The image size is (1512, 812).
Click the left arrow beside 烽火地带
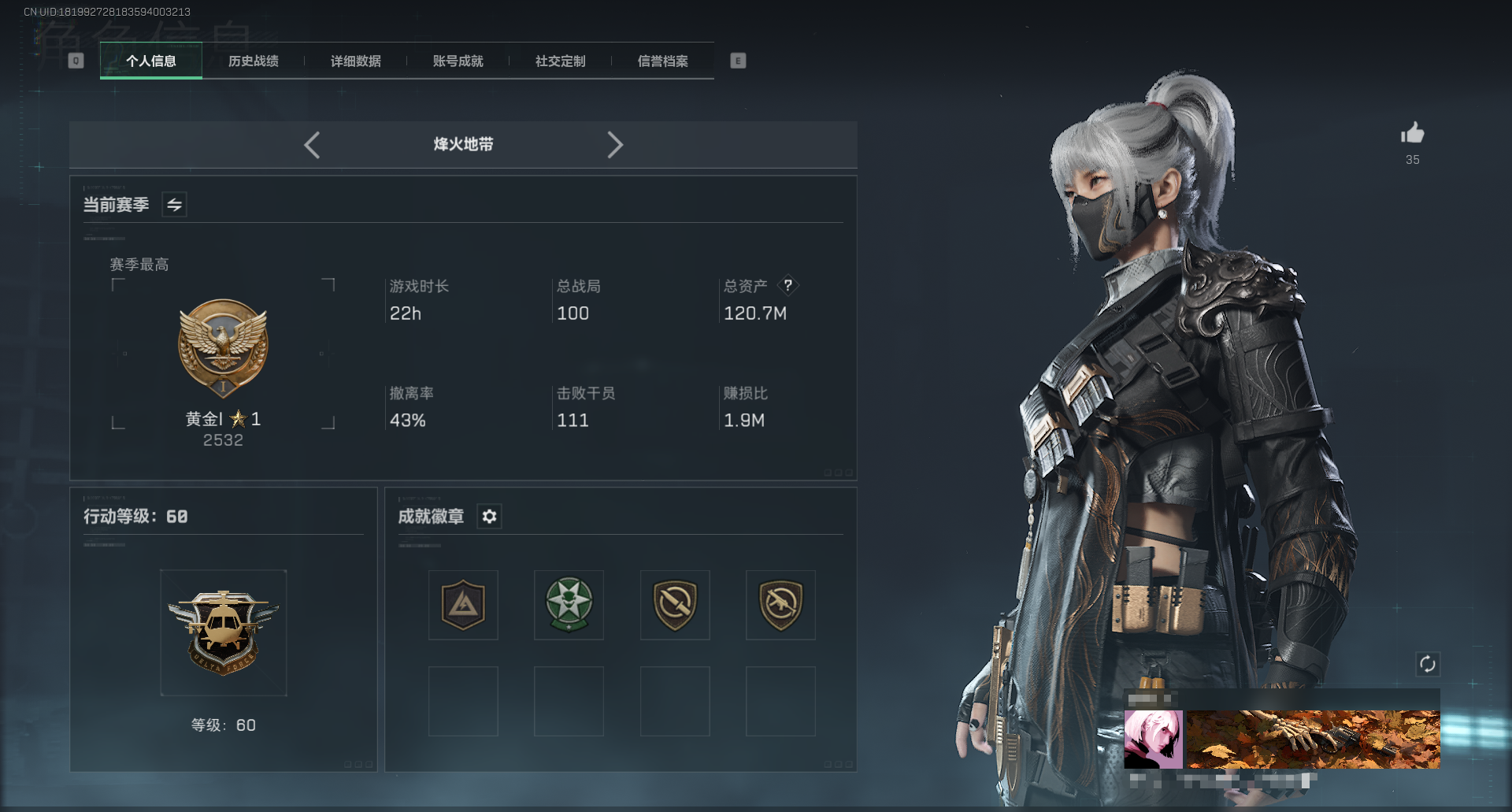pos(312,145)
